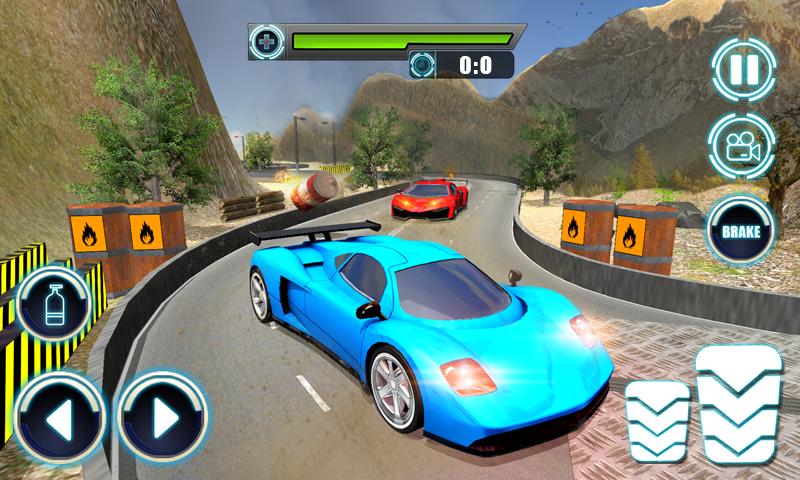Steer left with the left arrow
This screenshot has width=800, height=480.
[58, 416]
